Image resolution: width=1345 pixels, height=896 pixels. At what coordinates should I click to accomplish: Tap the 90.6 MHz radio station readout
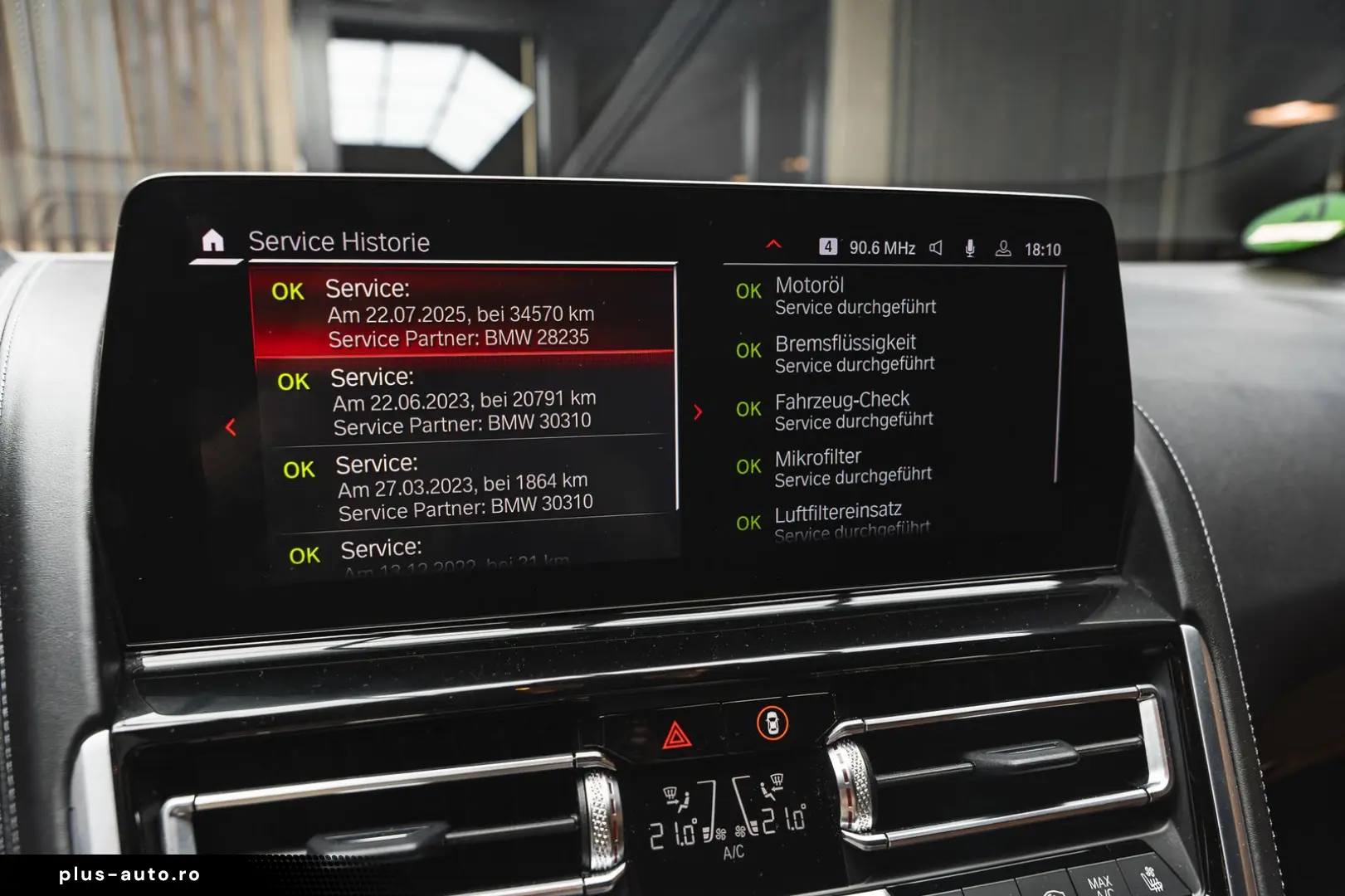[x=881, y=248]
